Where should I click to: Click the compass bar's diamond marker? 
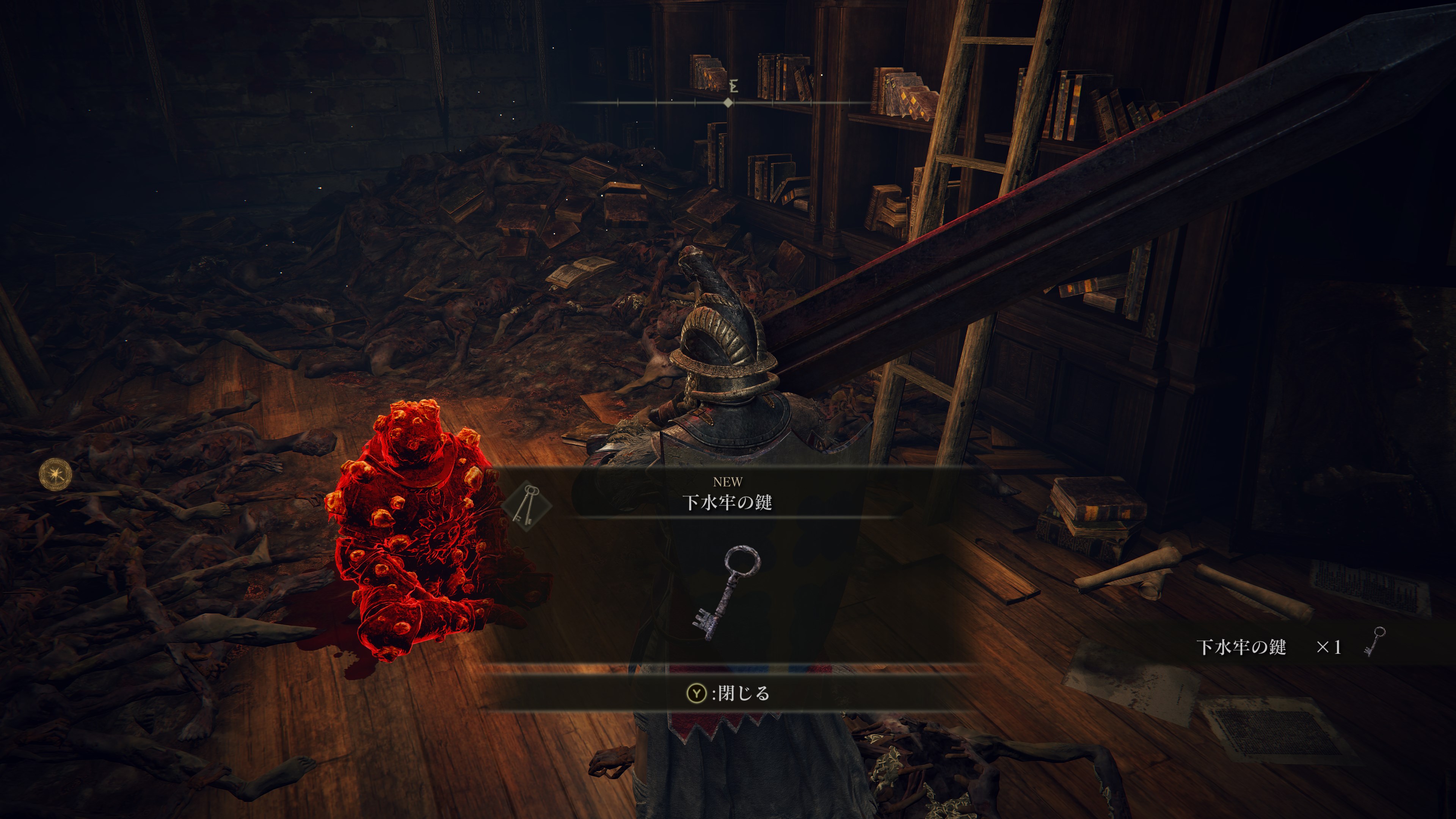coord(728,102)
